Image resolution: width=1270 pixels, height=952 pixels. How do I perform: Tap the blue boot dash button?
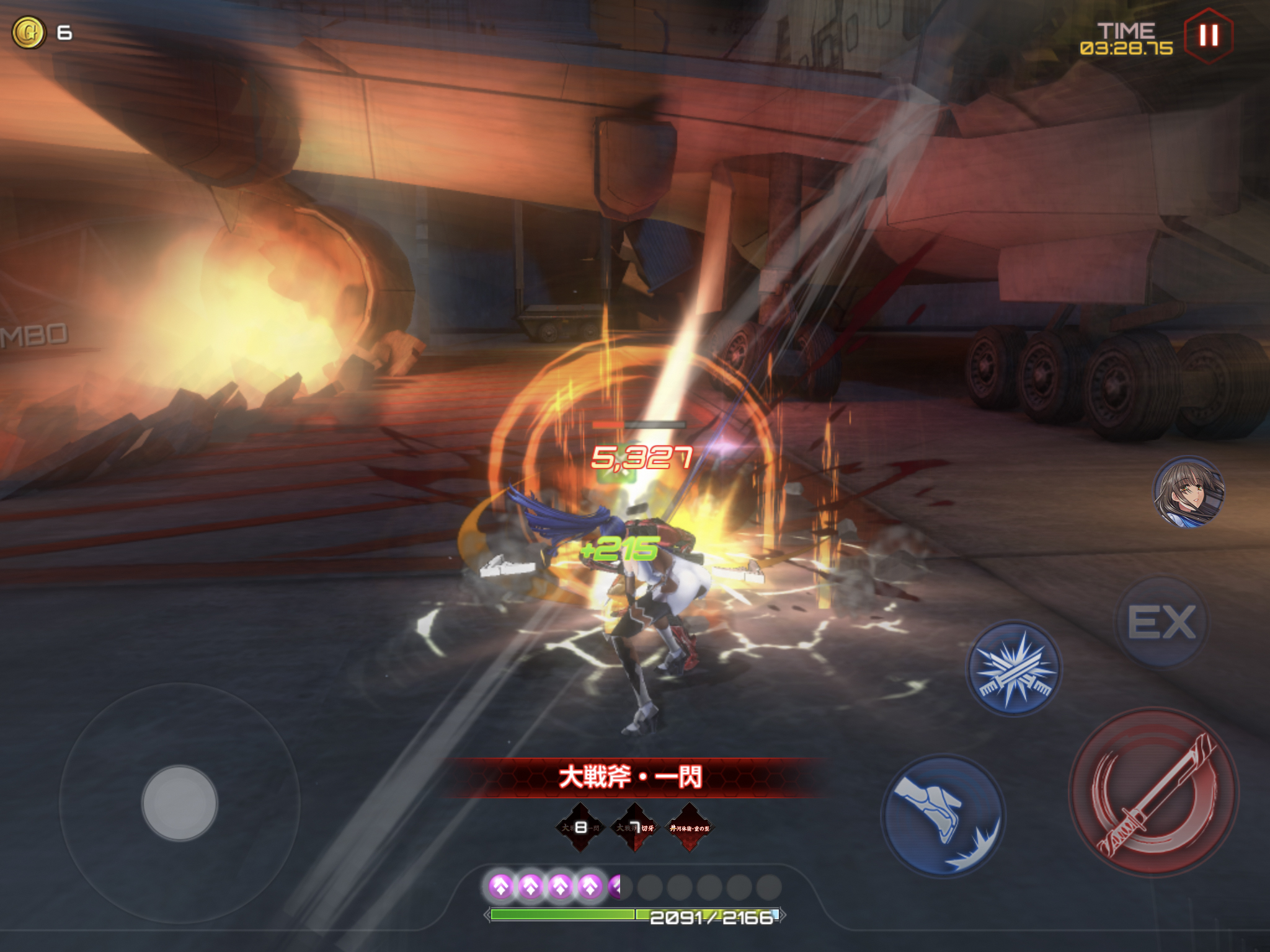[x=943, y=816]
